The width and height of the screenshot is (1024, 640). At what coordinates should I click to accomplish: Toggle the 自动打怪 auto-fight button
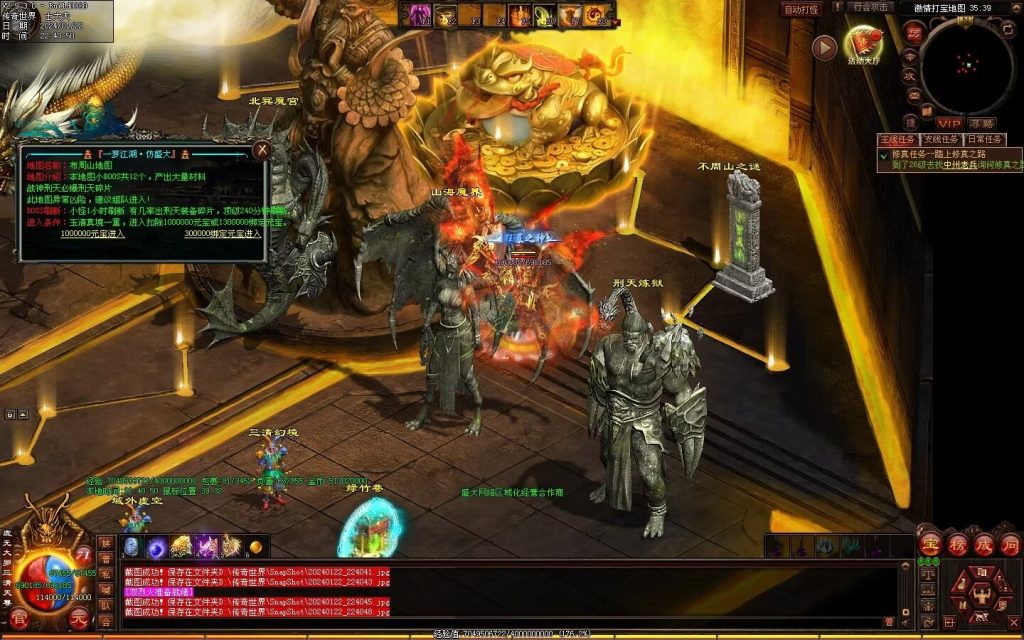coord(801,9)
